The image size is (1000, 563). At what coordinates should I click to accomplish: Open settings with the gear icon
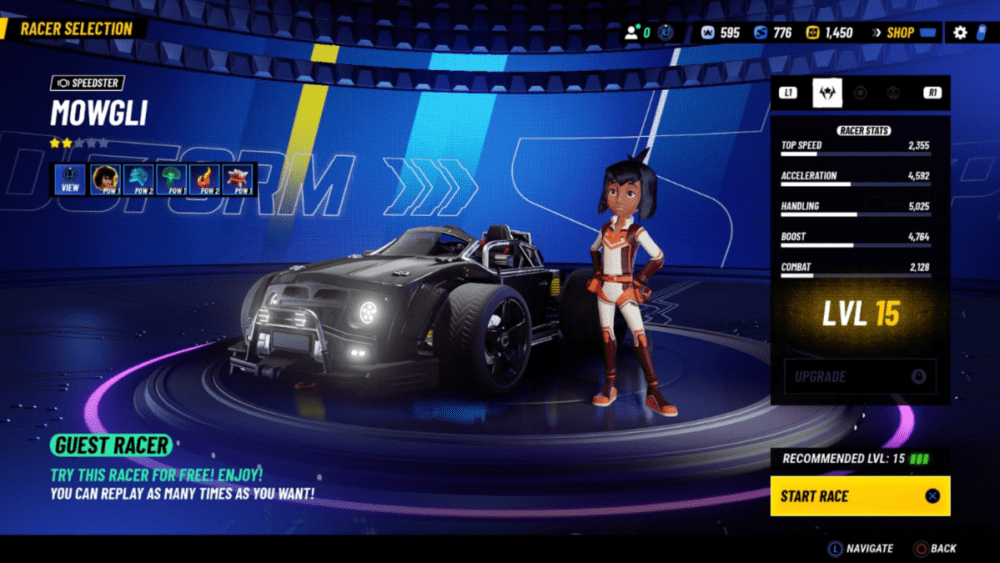point(960,33)
